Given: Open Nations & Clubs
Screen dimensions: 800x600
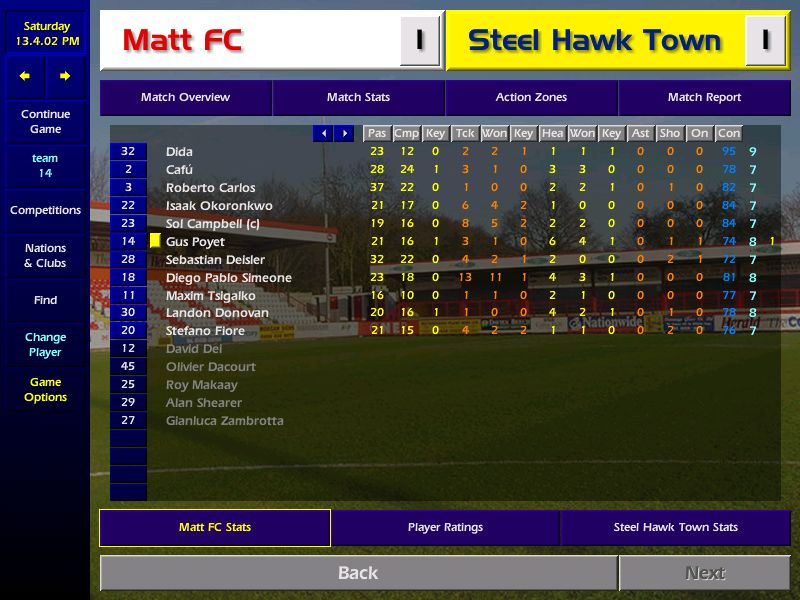Looking at the screenshot, I should [45, 255].
